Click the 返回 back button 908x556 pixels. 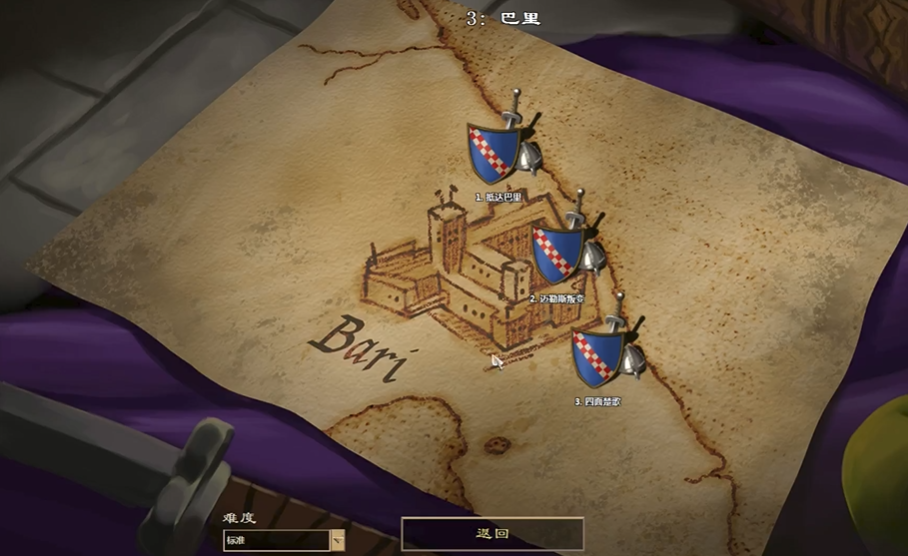pyautogui.click(x=492, y=534)
